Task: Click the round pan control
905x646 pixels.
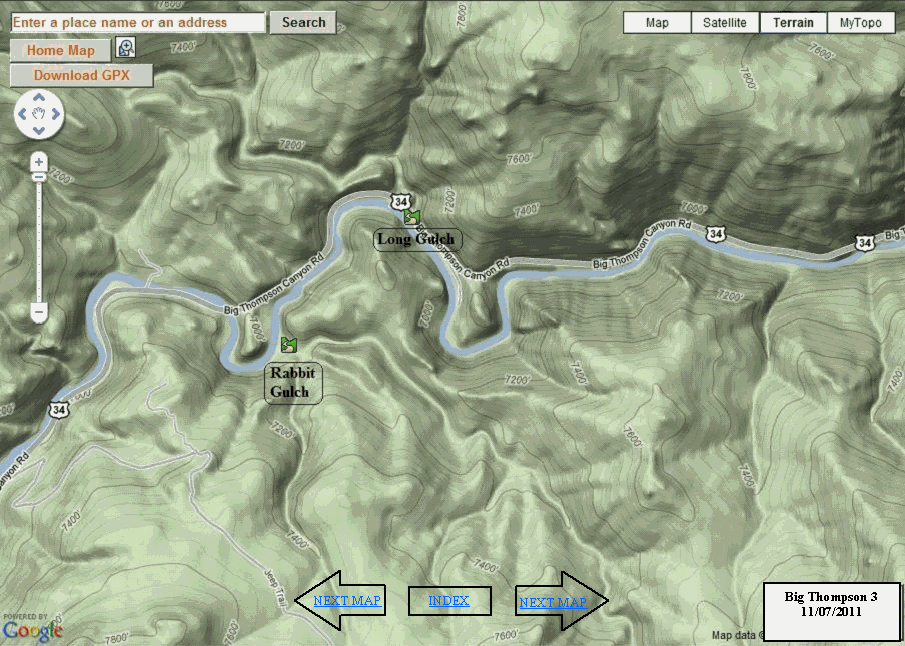Action: coord(39,115)
